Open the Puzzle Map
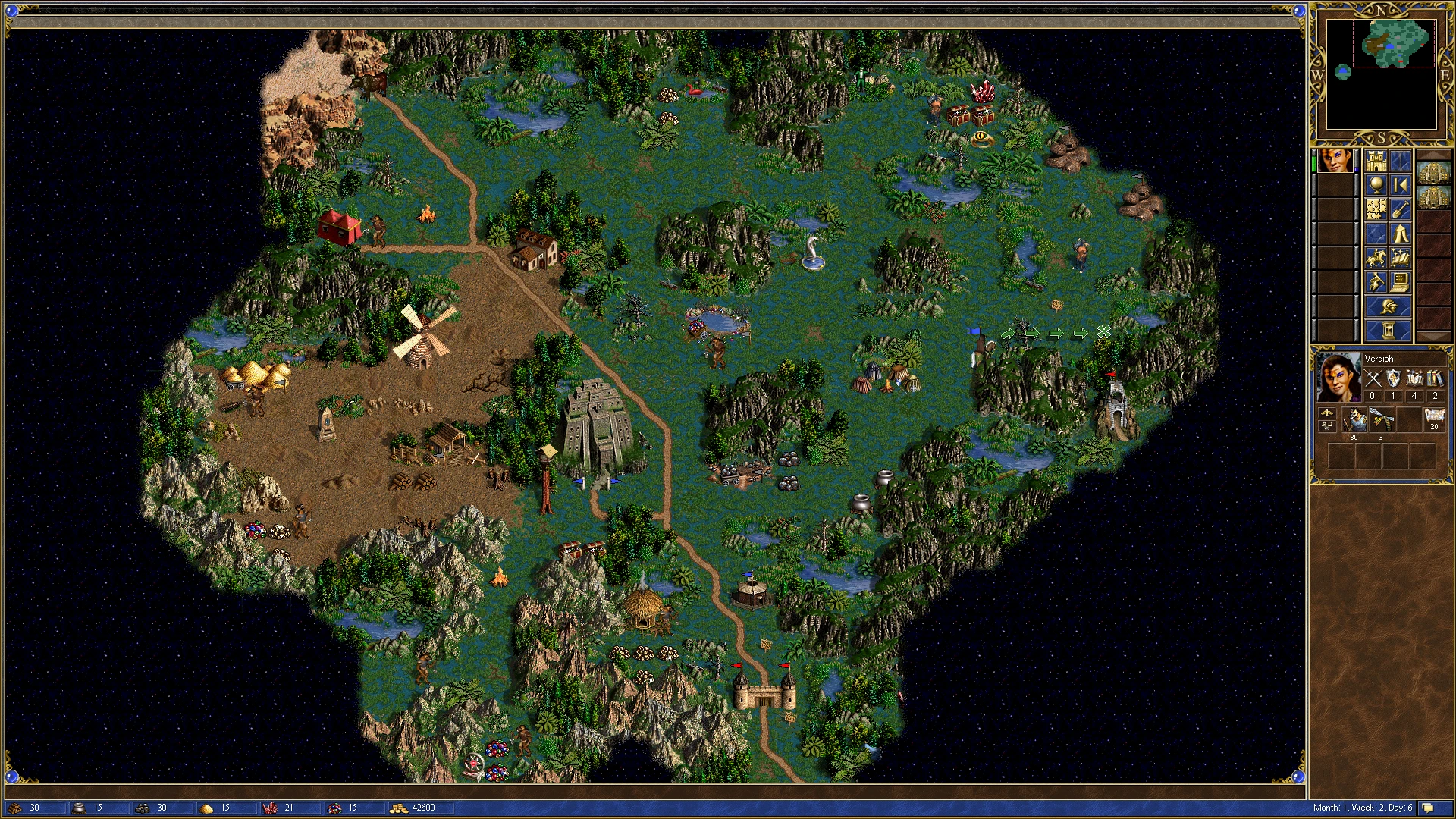Screen dimensions: 1456x819 [x=1376, y=209]
